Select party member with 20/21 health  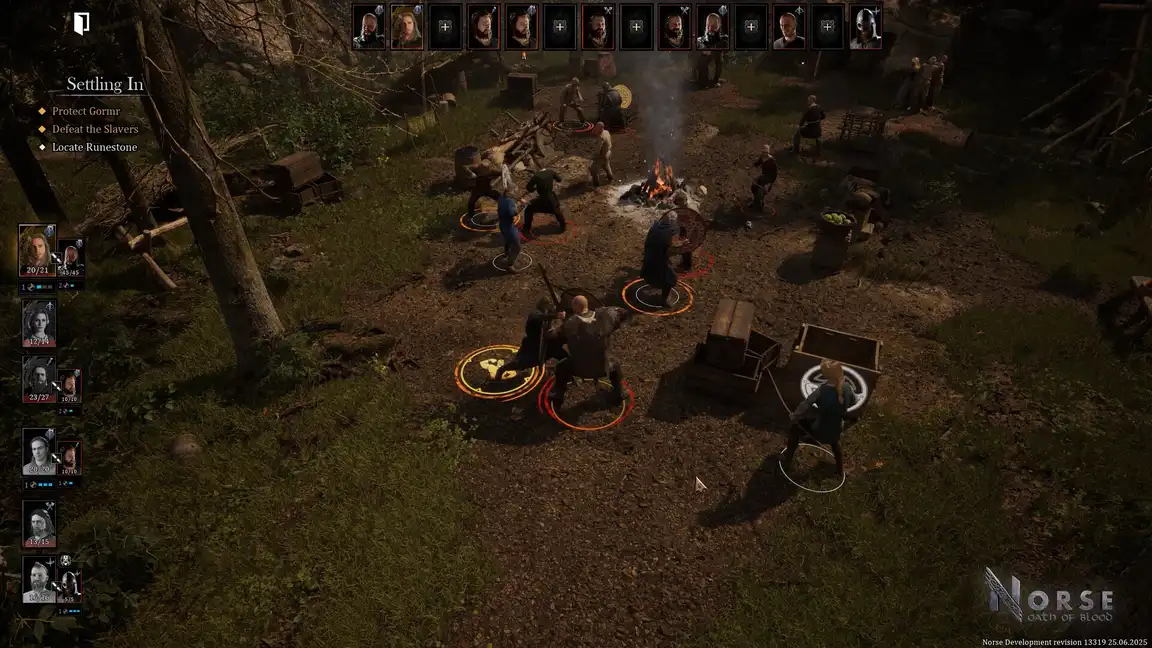[37, 250]
